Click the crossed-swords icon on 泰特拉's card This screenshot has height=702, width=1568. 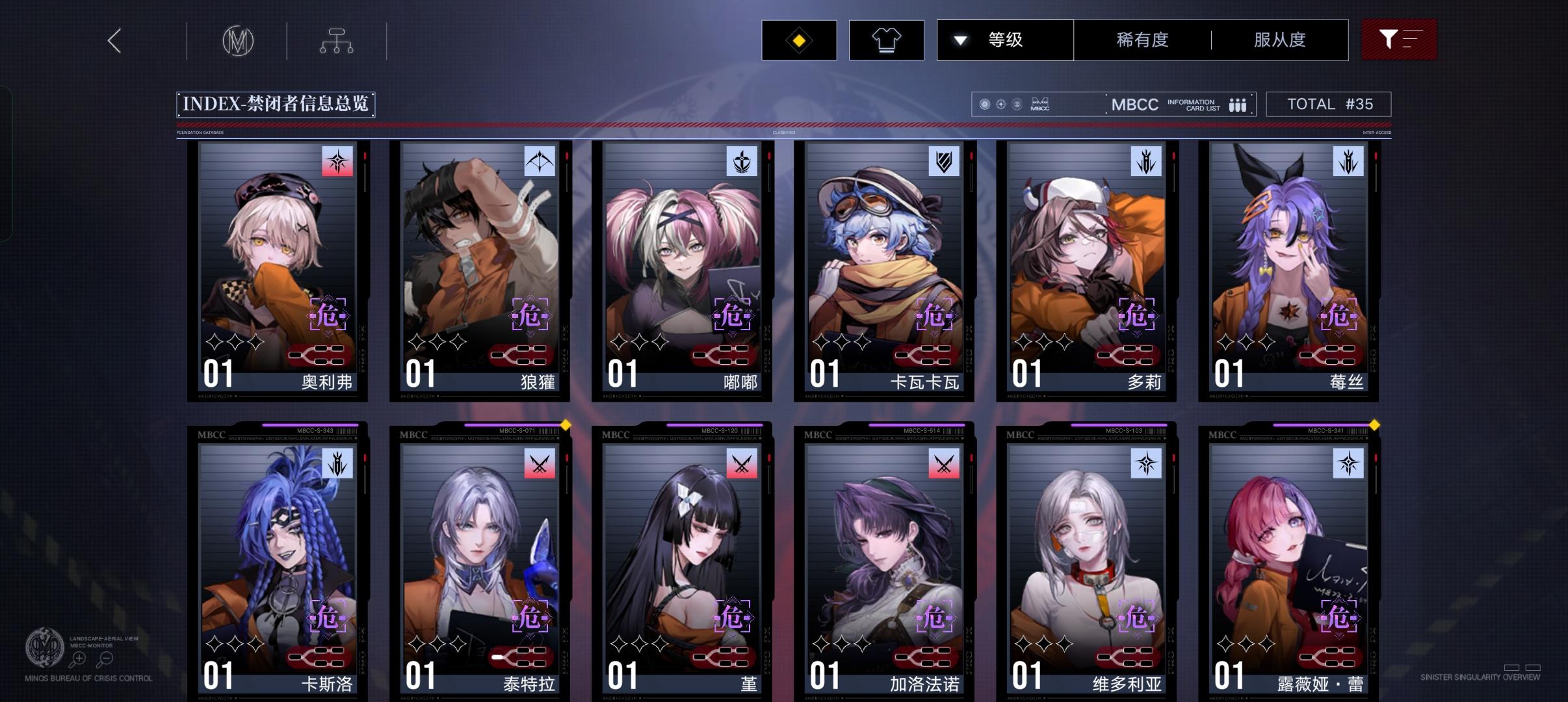pos(540,463)
